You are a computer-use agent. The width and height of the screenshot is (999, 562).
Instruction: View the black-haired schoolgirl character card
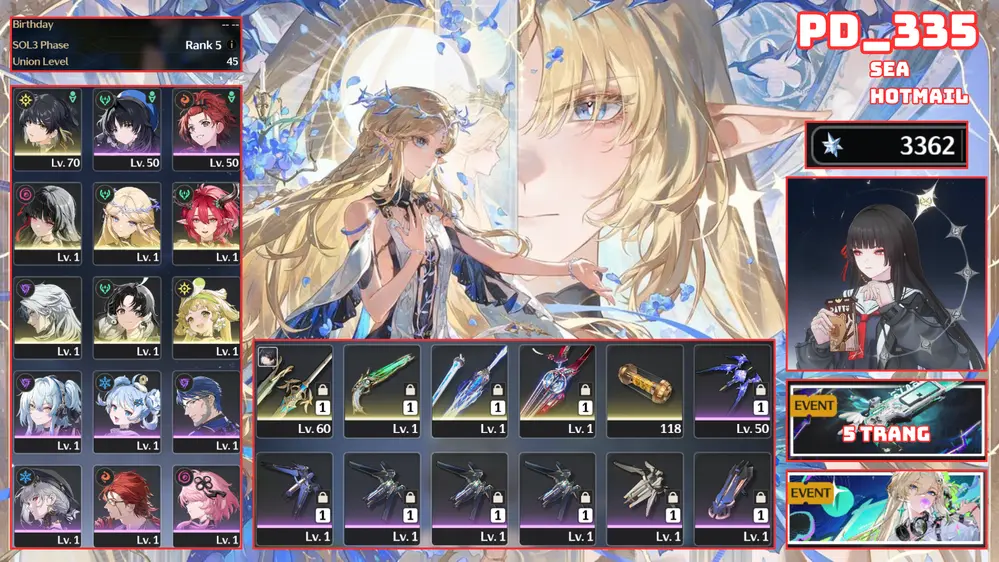click(x=887, y=273)
